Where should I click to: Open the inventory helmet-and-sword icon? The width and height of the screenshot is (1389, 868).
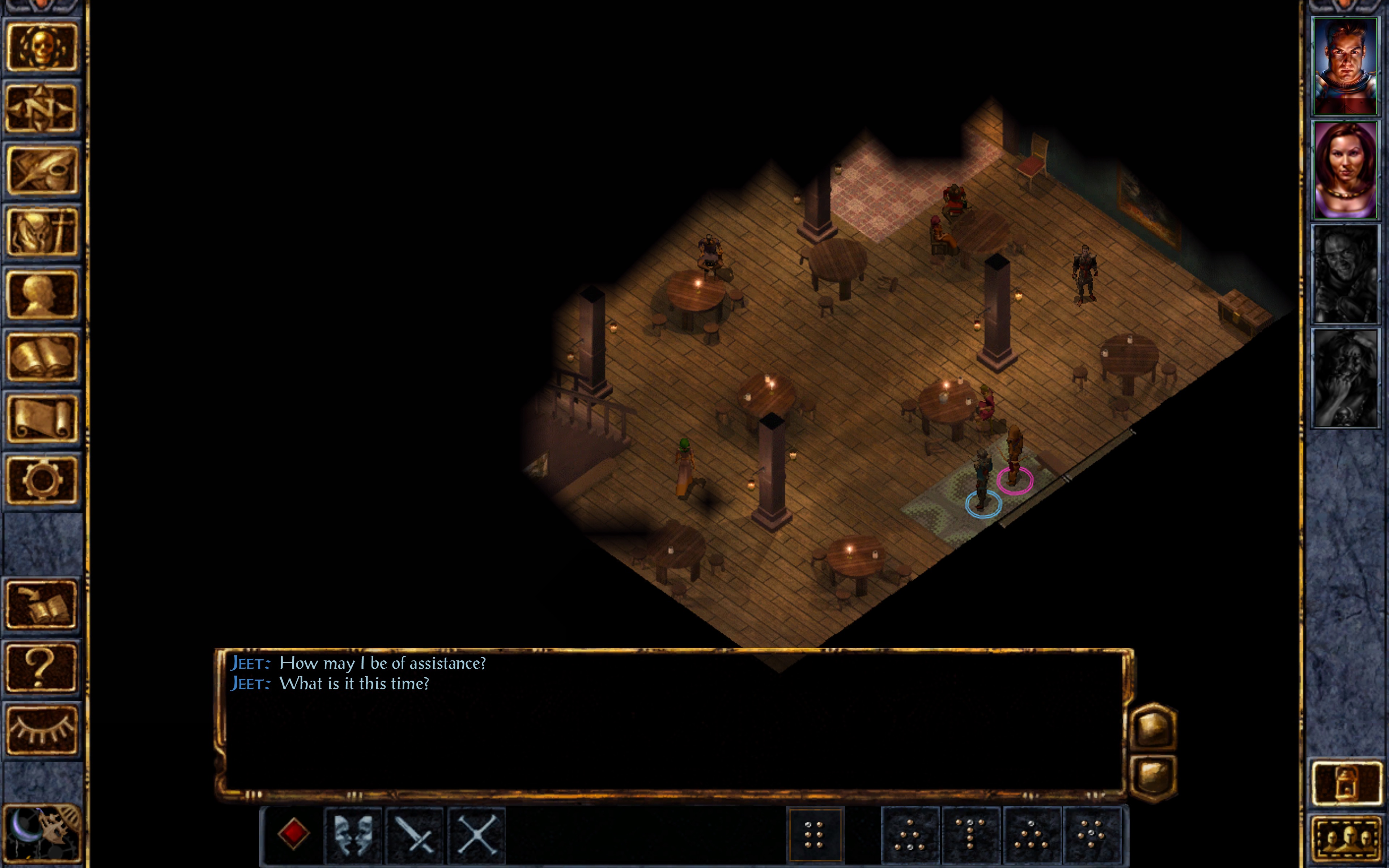coord(41,232)
